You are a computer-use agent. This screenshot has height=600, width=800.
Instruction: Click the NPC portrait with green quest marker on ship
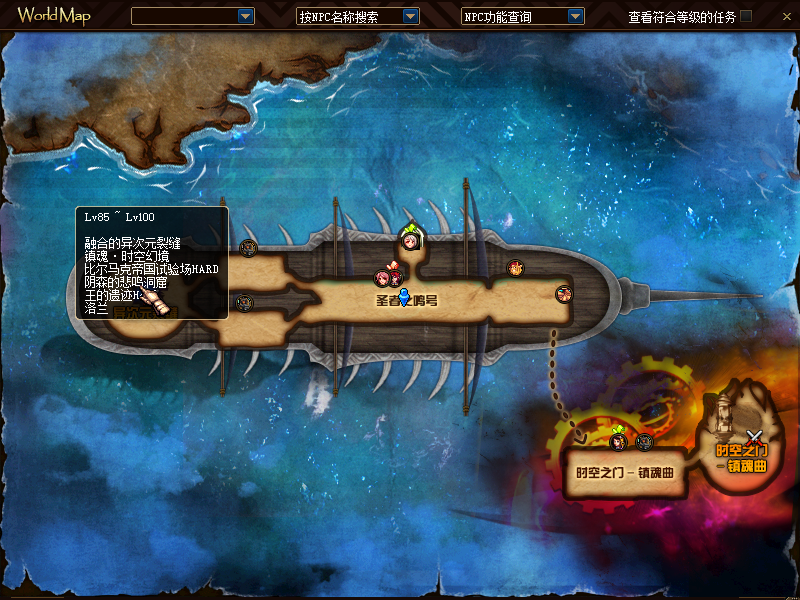pyautogui.click(x=410, y=239)
